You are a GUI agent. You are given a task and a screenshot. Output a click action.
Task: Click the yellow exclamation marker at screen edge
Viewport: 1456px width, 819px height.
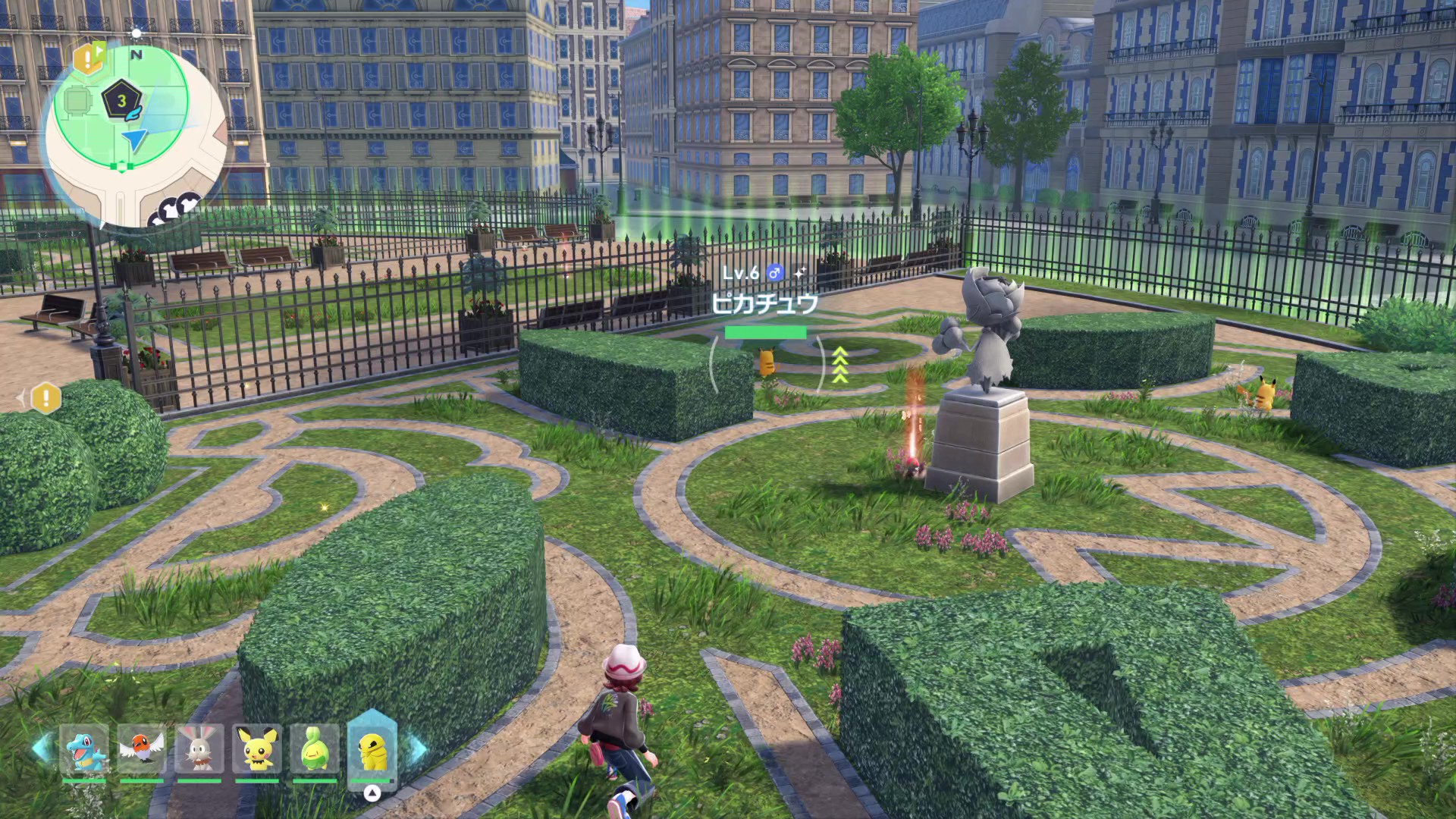(x=45, y=397)
